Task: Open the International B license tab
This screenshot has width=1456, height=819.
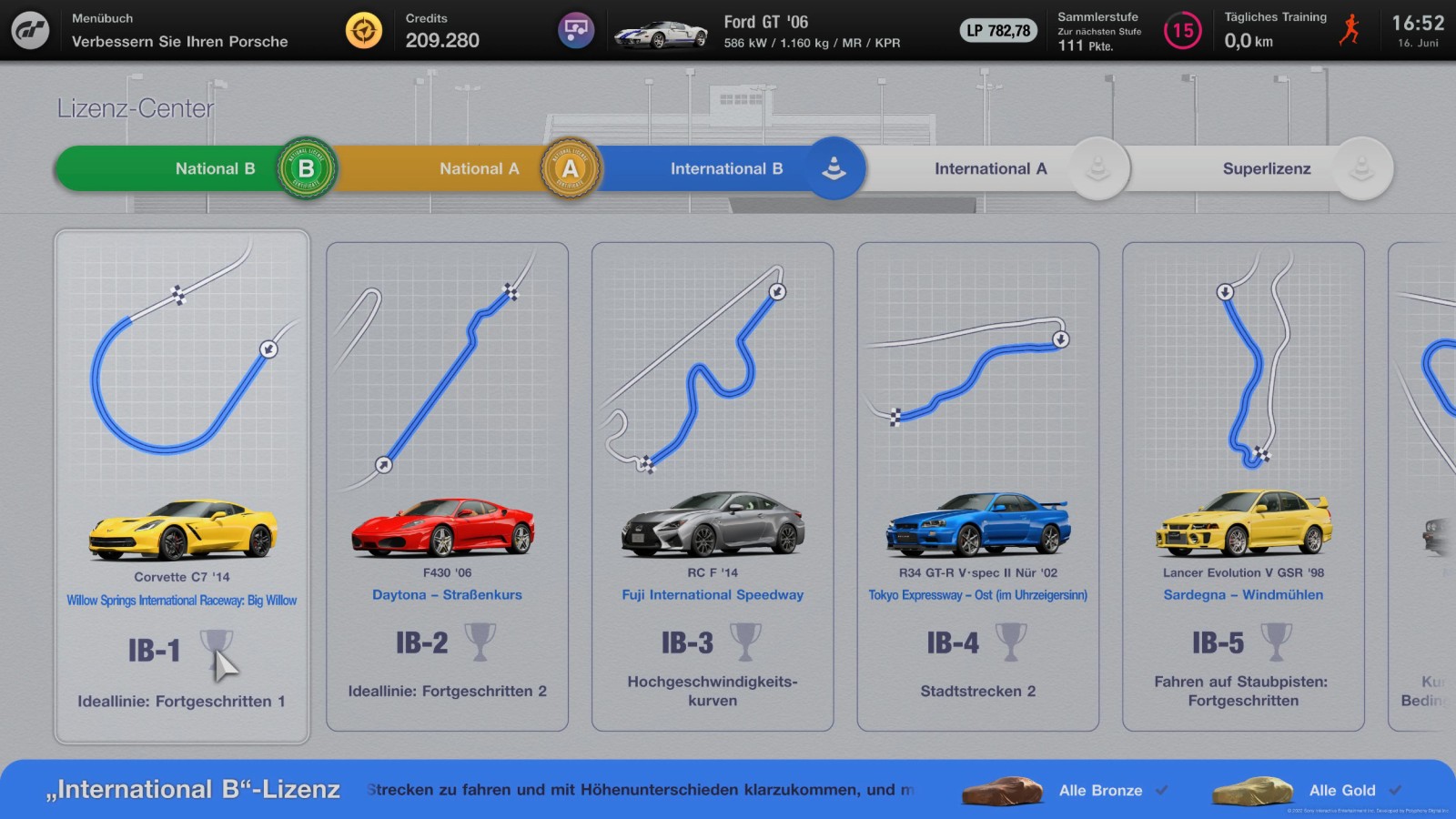Action: click(728, 168)
